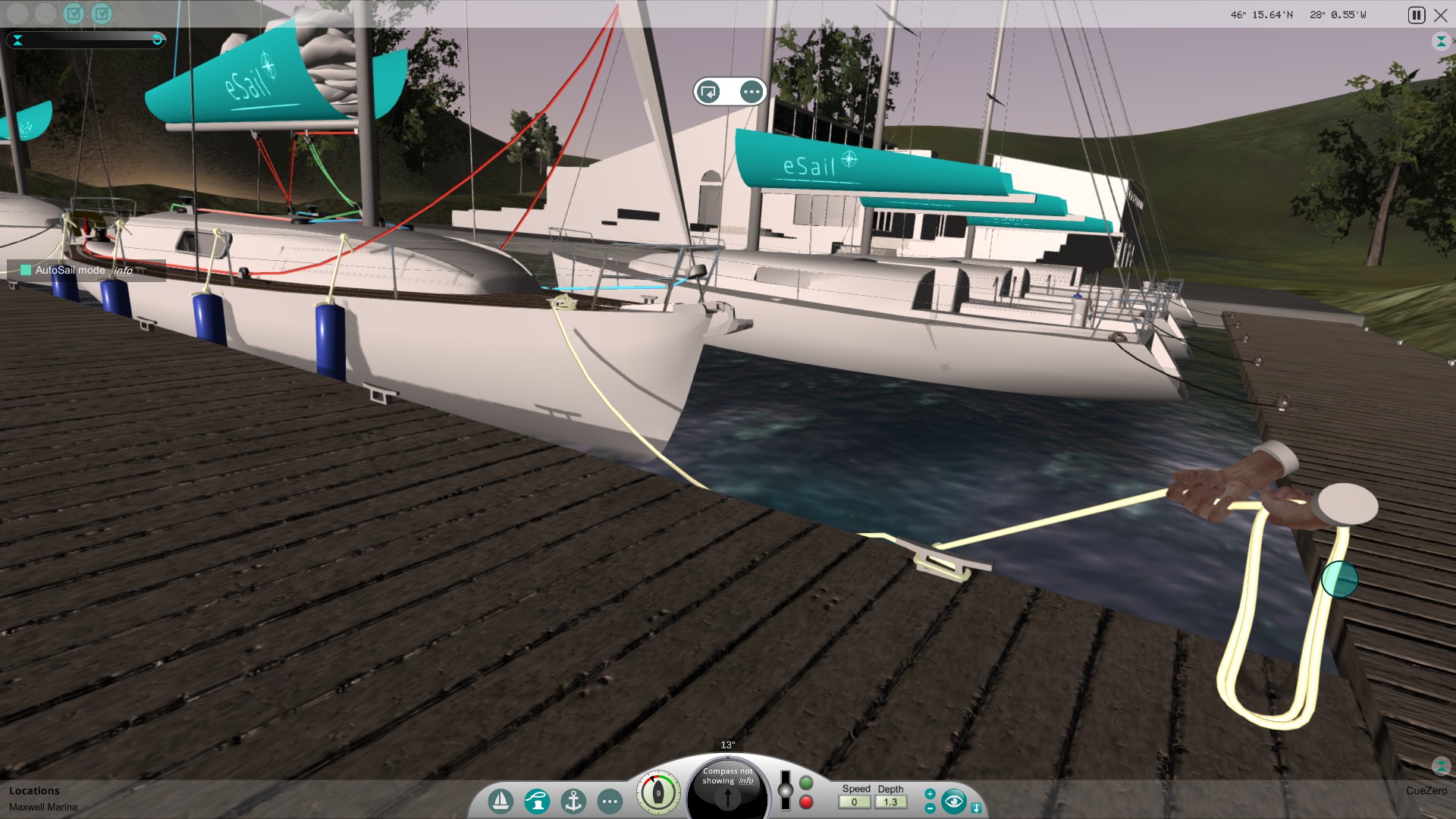Click the eye camera view icon
The image size is (1456, 819).
click(954, 800)
